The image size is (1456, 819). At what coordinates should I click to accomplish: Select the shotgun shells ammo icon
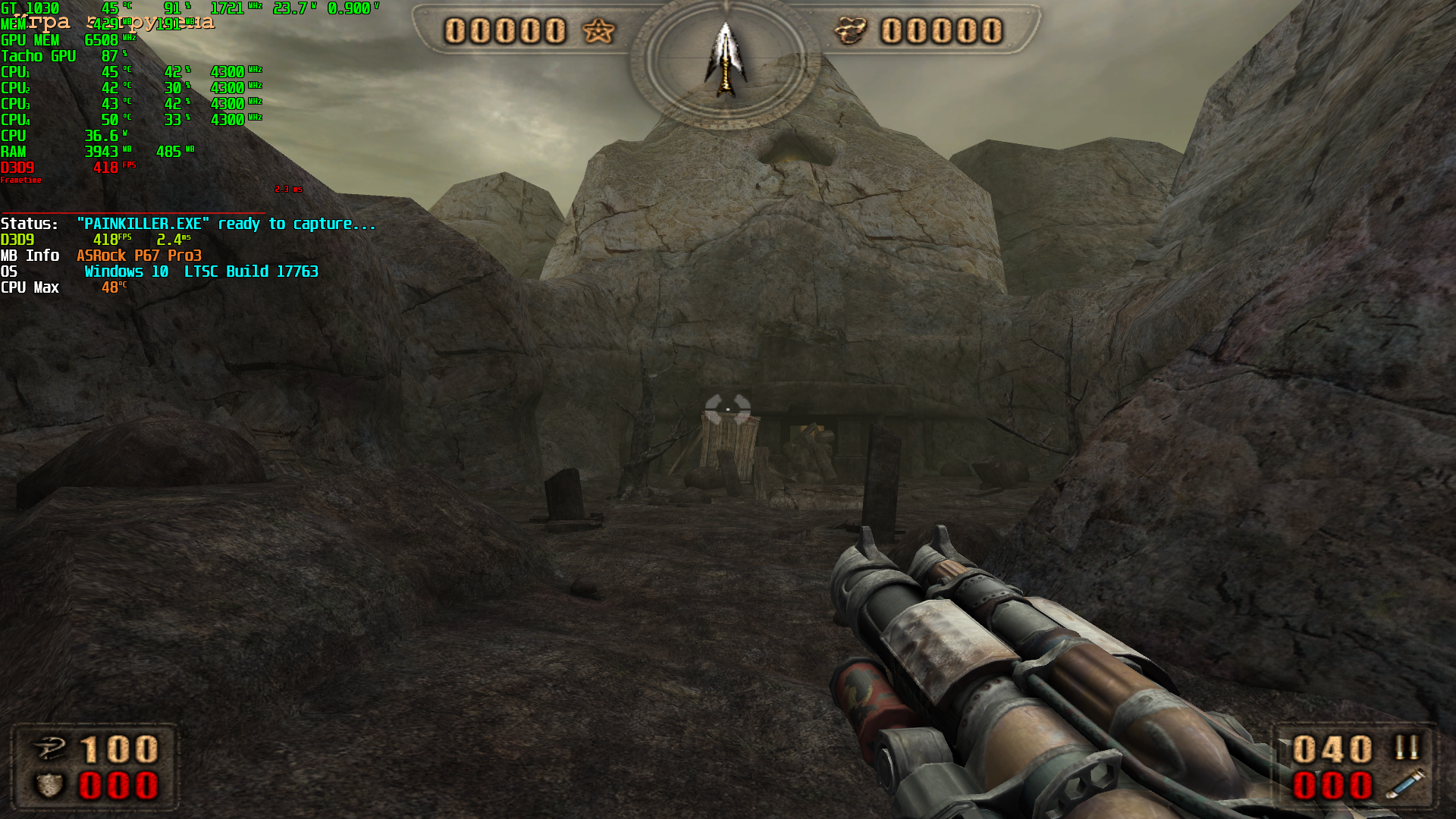click(1407, 748)
